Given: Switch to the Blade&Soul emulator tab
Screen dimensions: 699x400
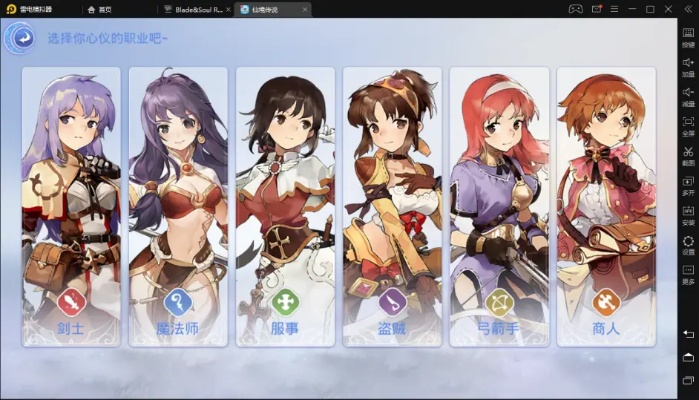Looking at the screenshot, I should tap(194, 9).
